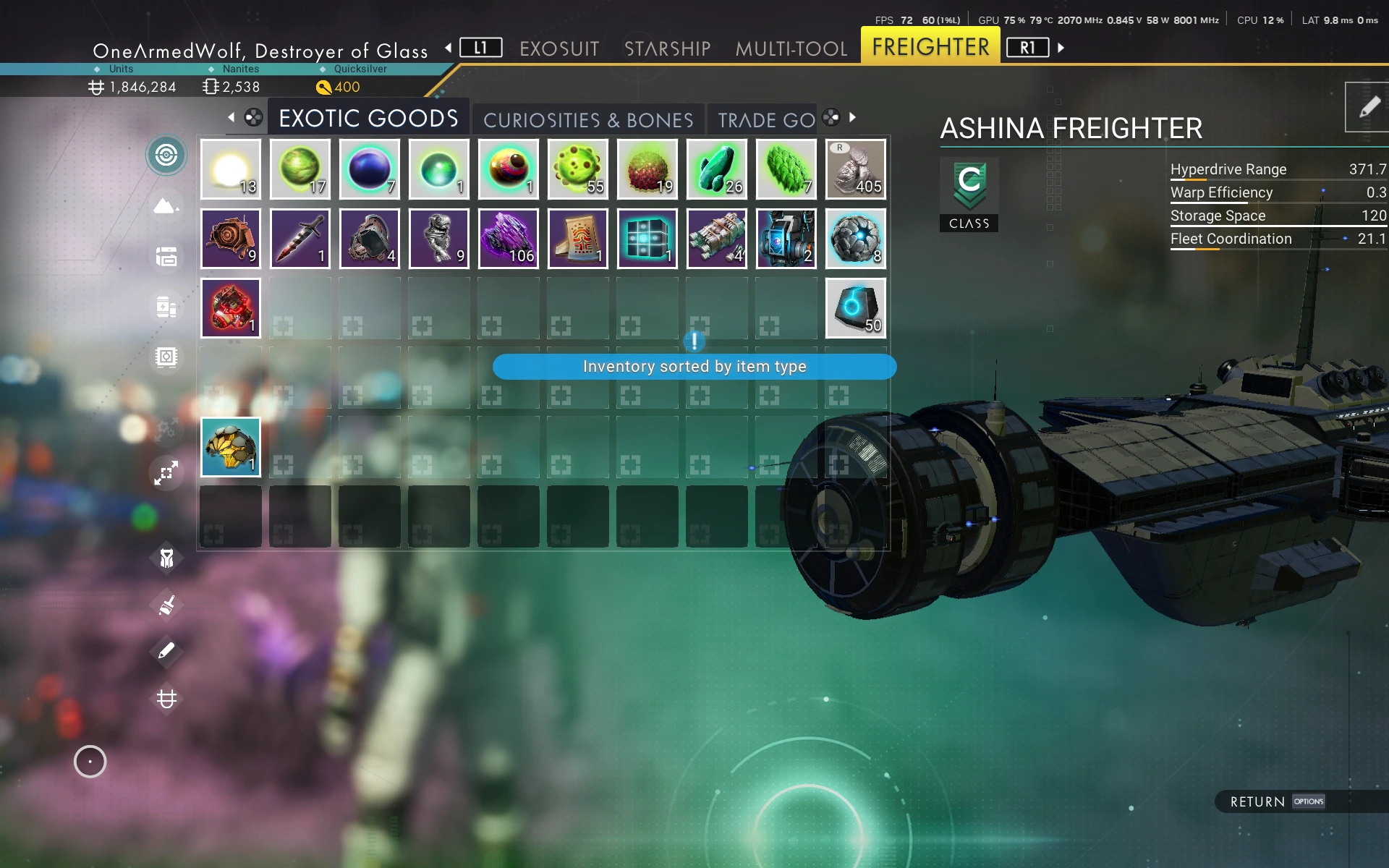This screenshot has height=868, width=1389.
Task: Select the glowing white orb stack of 13
Action: coord(231,169)
